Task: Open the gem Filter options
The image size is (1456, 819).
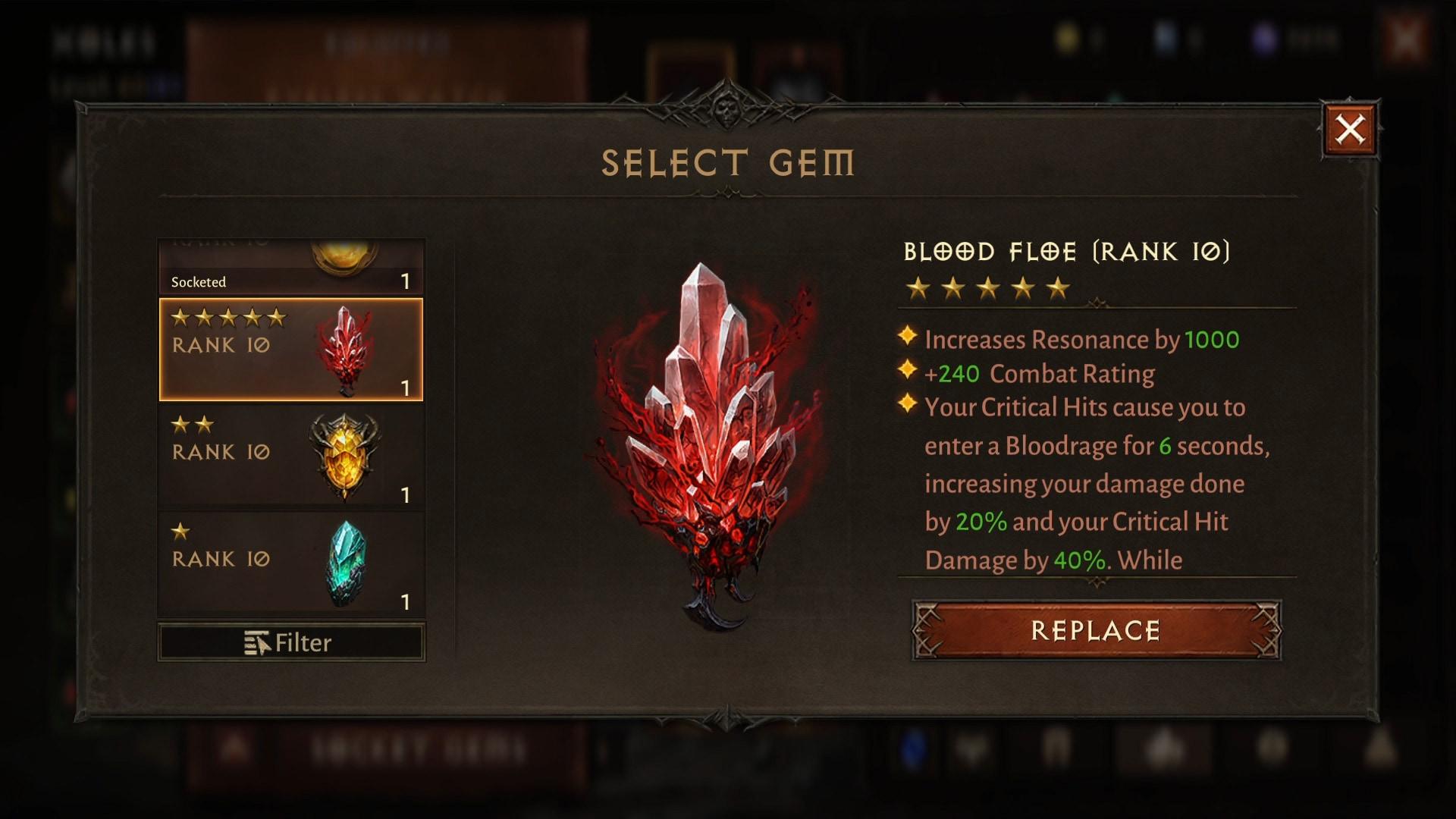Action: 290,643
